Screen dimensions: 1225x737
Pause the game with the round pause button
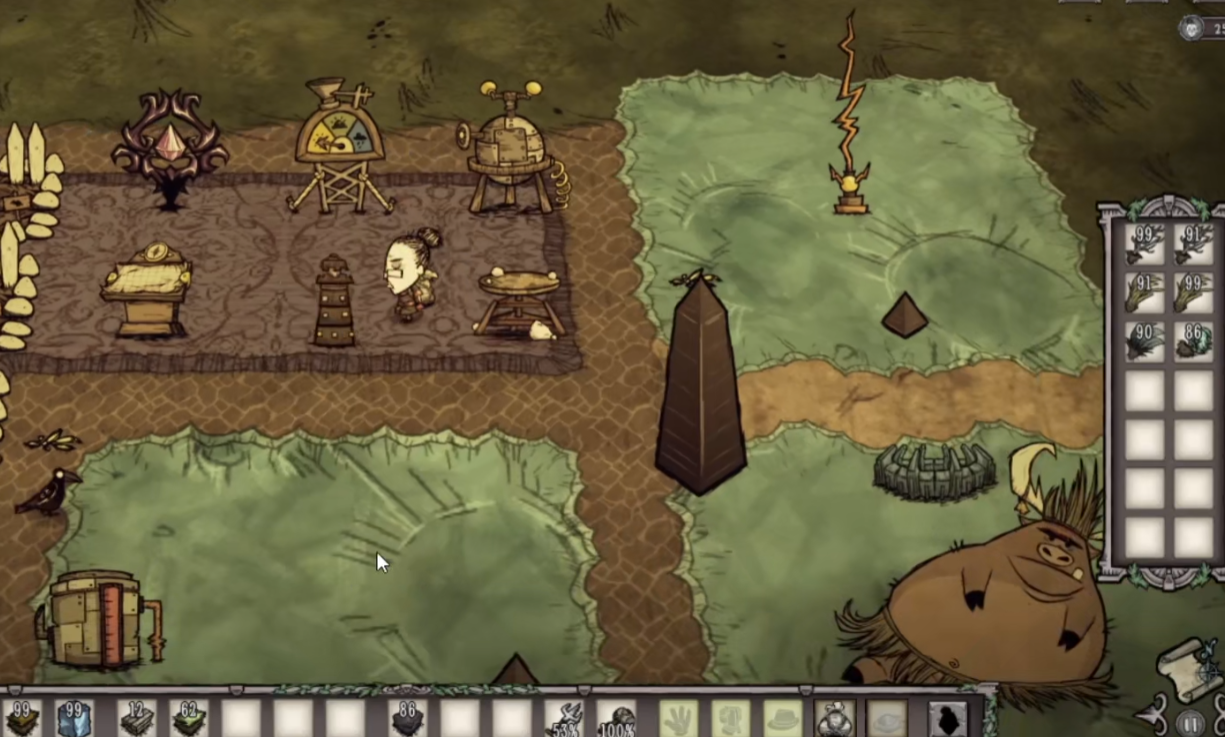(1190, 722)
